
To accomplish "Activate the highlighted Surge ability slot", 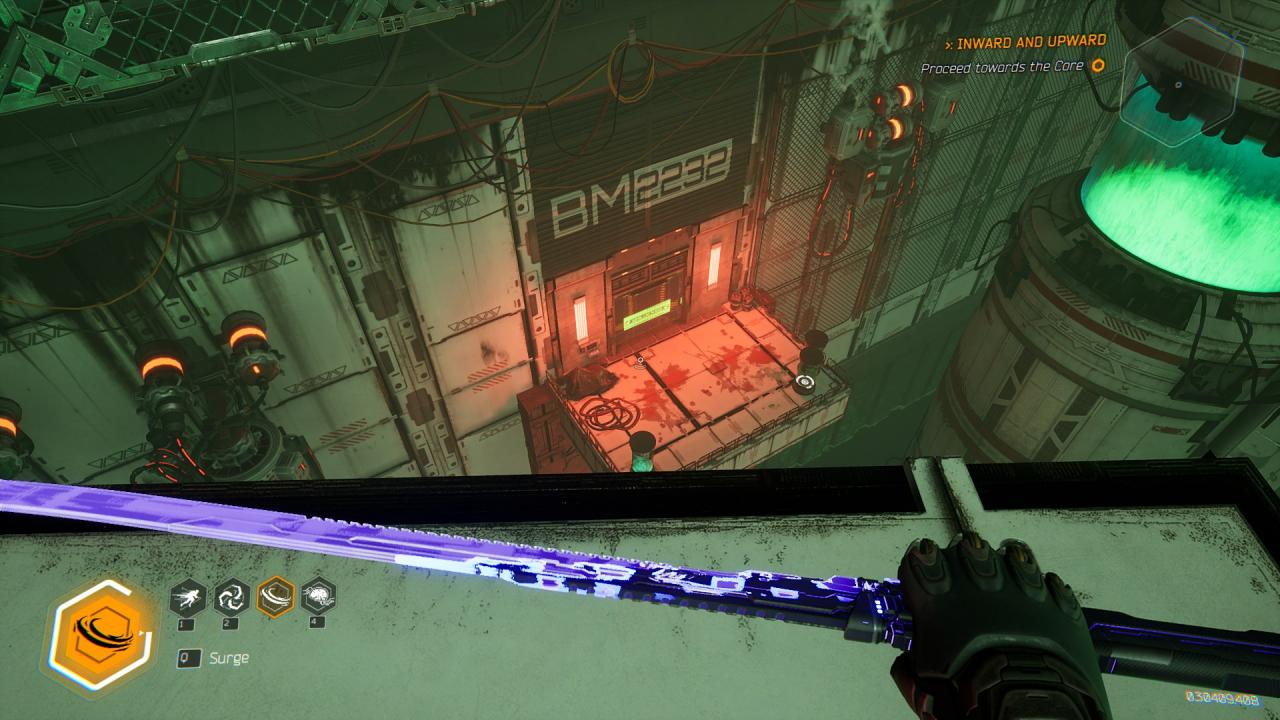I will pos(275,597).
